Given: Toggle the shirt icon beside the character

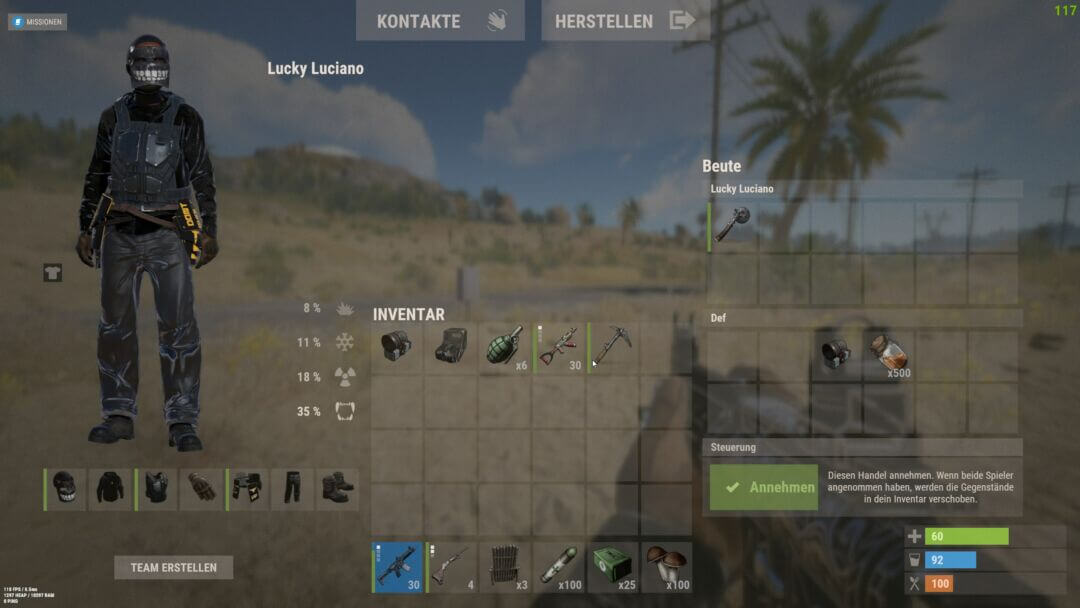Looking at the screenshot, I should [52, 272].
